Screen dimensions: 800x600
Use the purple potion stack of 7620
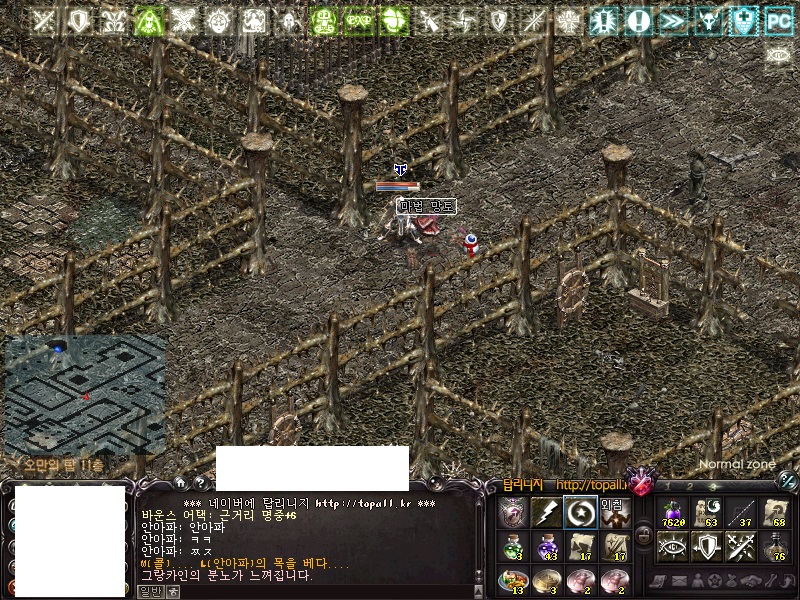(672, 512)
